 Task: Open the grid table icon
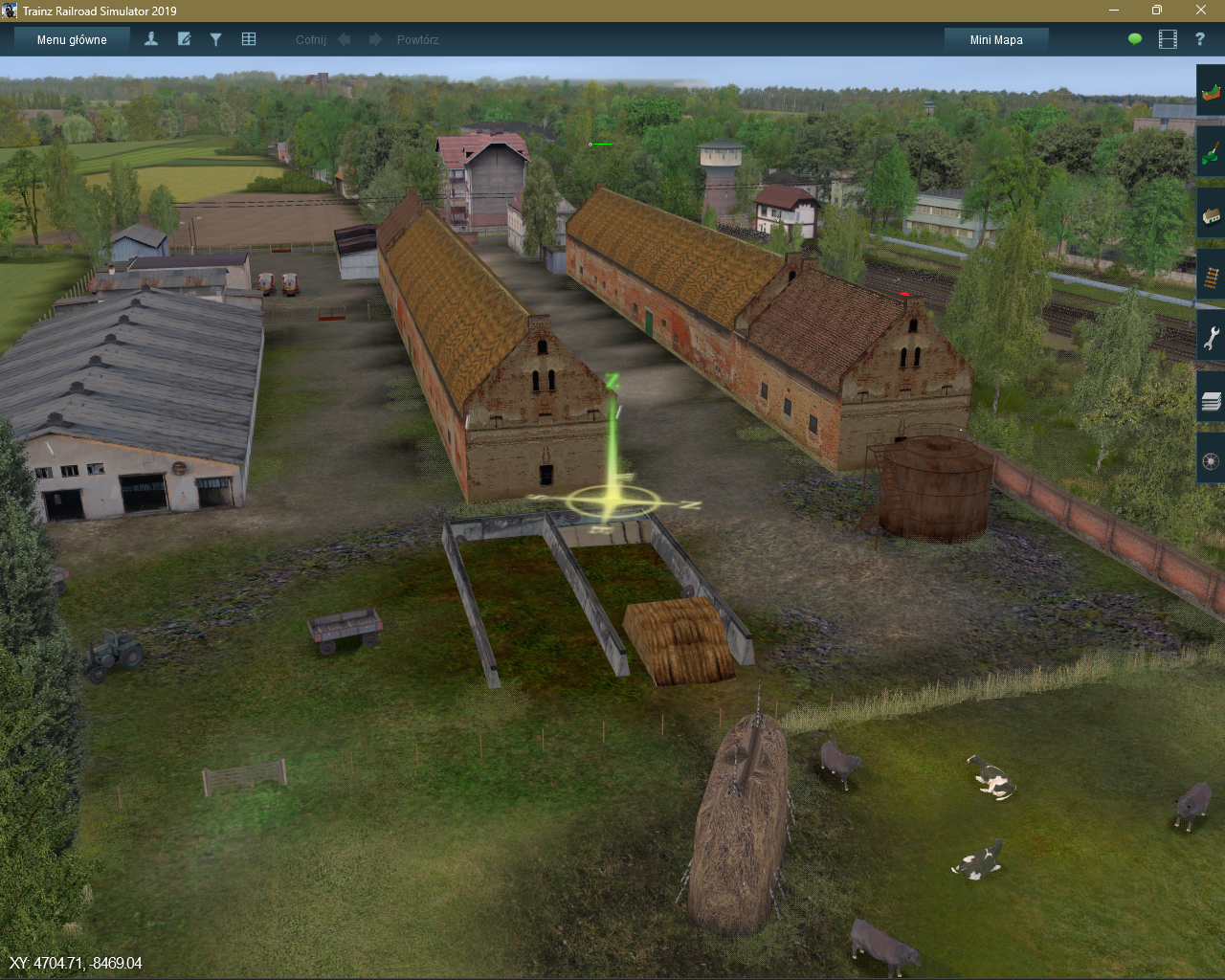pos(249,39)
